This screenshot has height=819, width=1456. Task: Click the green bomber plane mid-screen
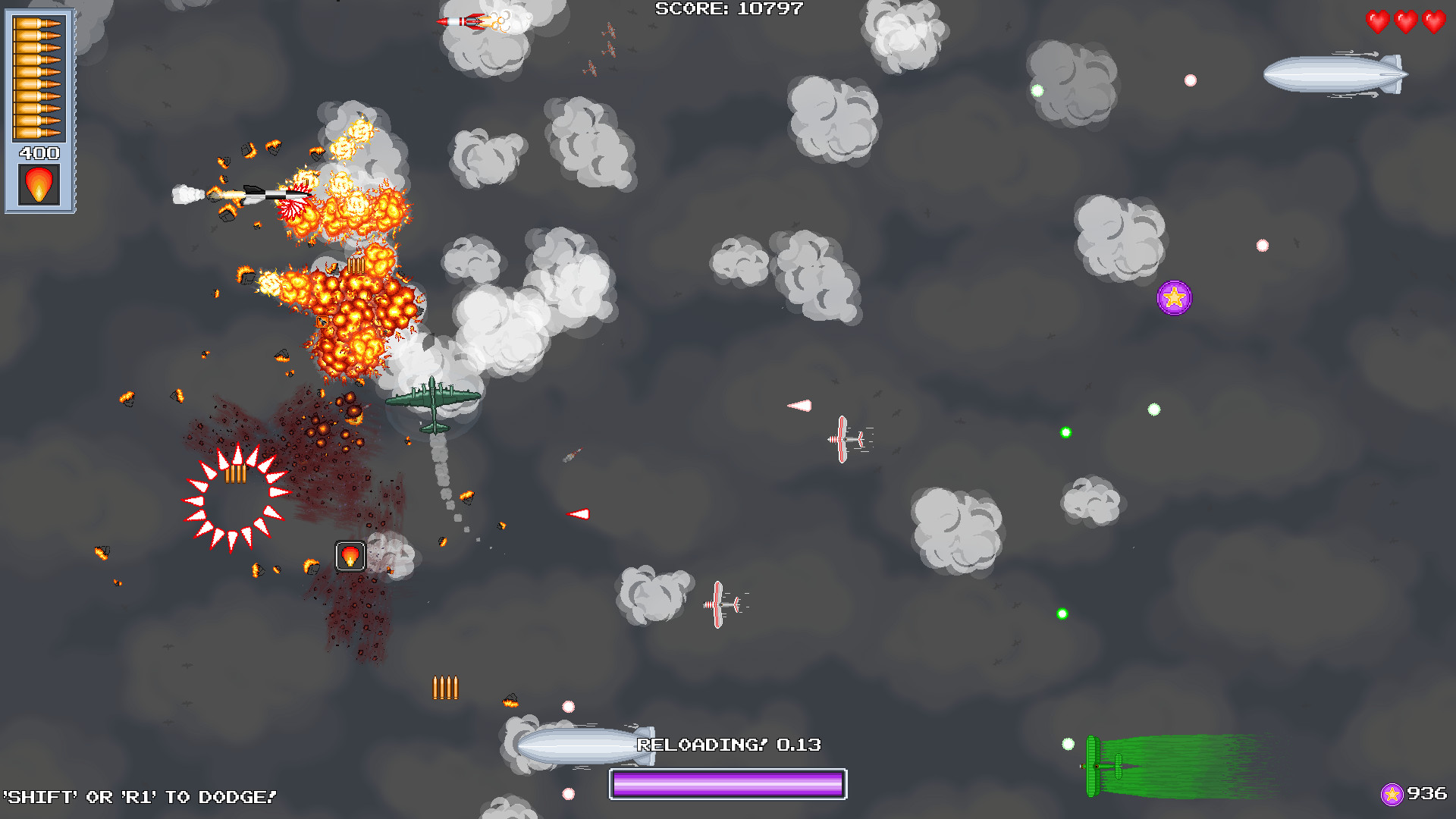(431, 400)
